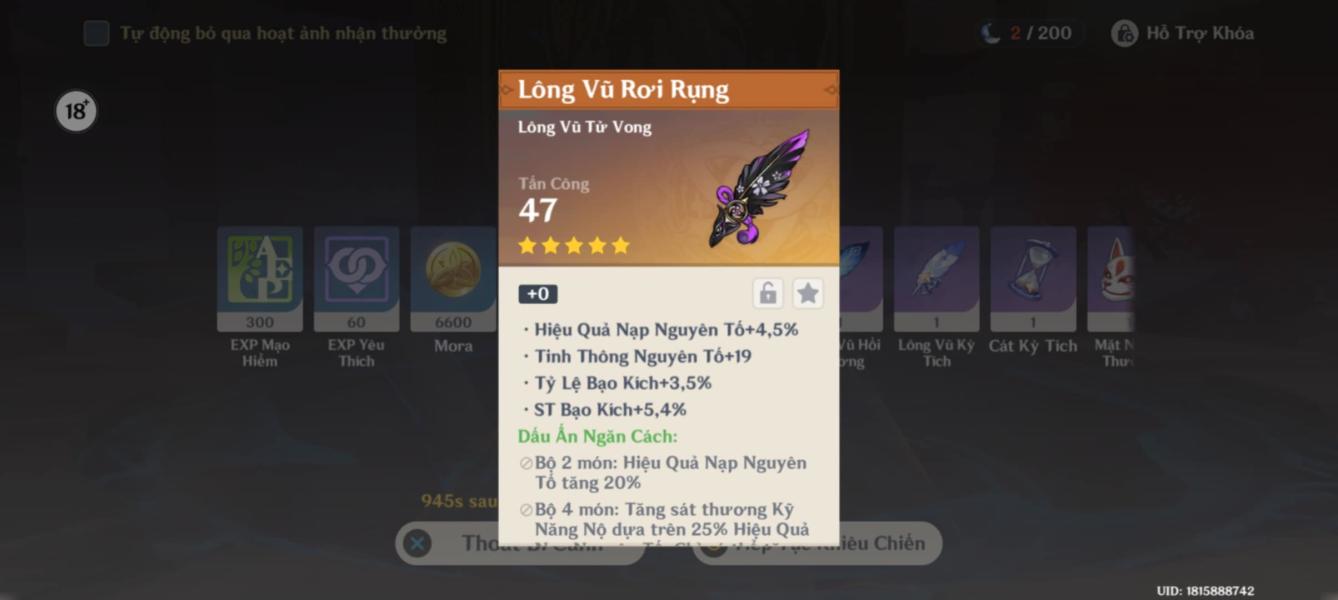Toggle the auto-skip reward animation checkbox
This screenshot has width=1338, height=600.
(x=97, y=34)
